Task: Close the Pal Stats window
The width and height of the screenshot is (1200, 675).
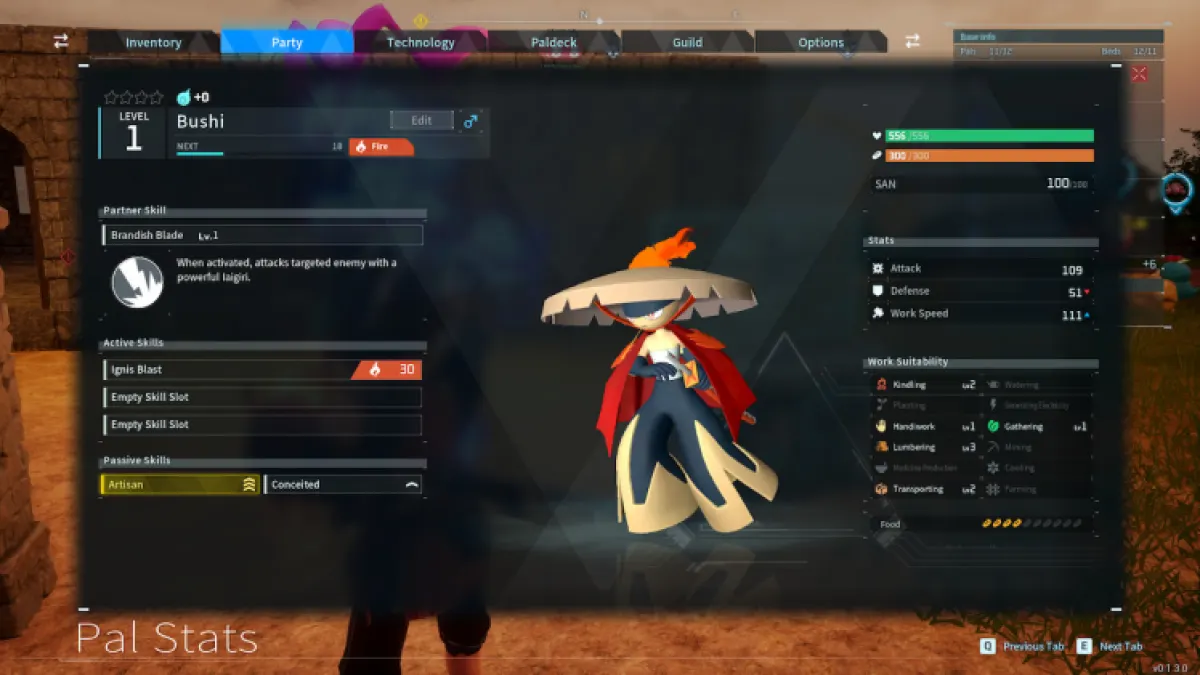Action: [x=1139, y=73]
